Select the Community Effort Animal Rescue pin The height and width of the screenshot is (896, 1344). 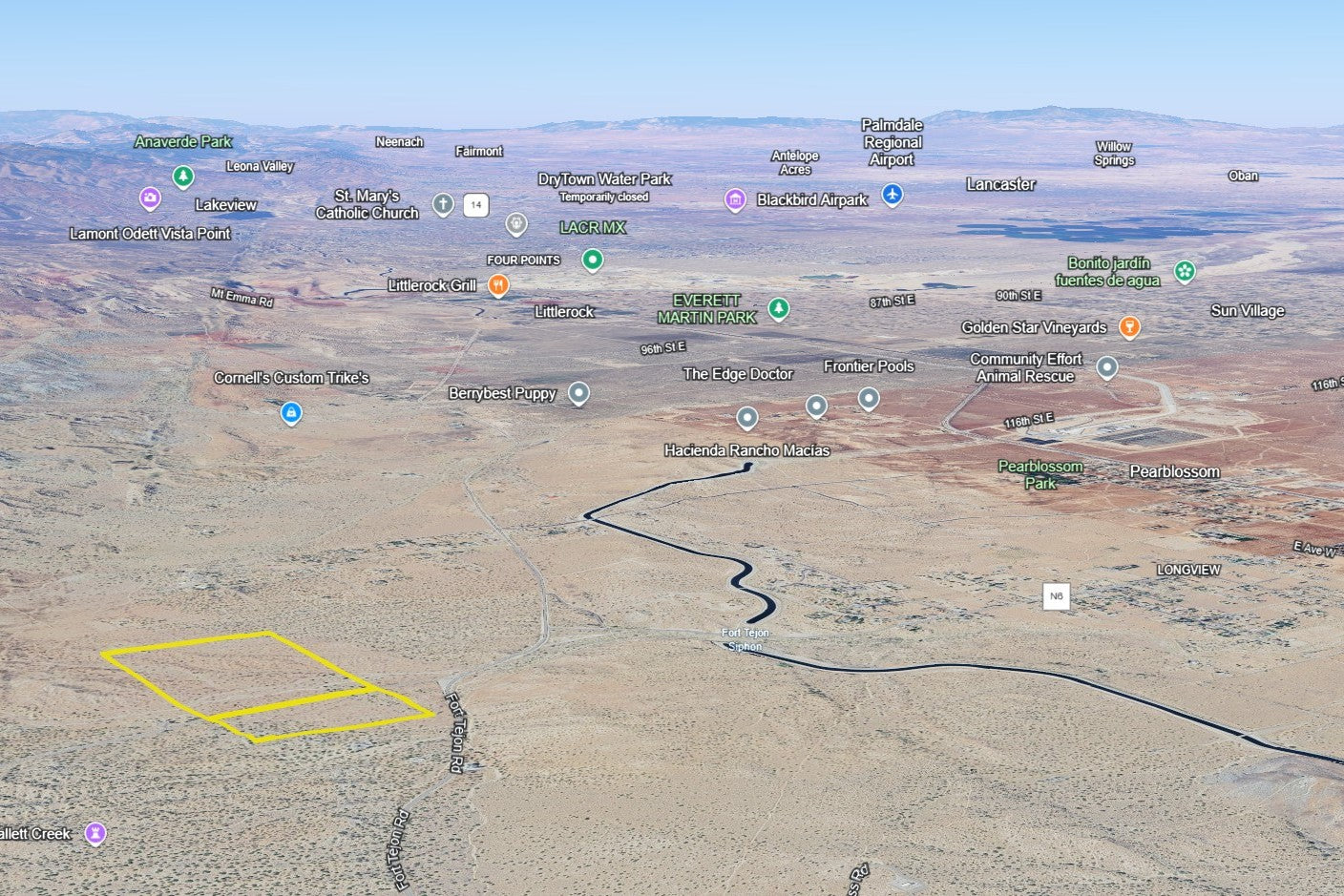click(x=1107, y=366)
